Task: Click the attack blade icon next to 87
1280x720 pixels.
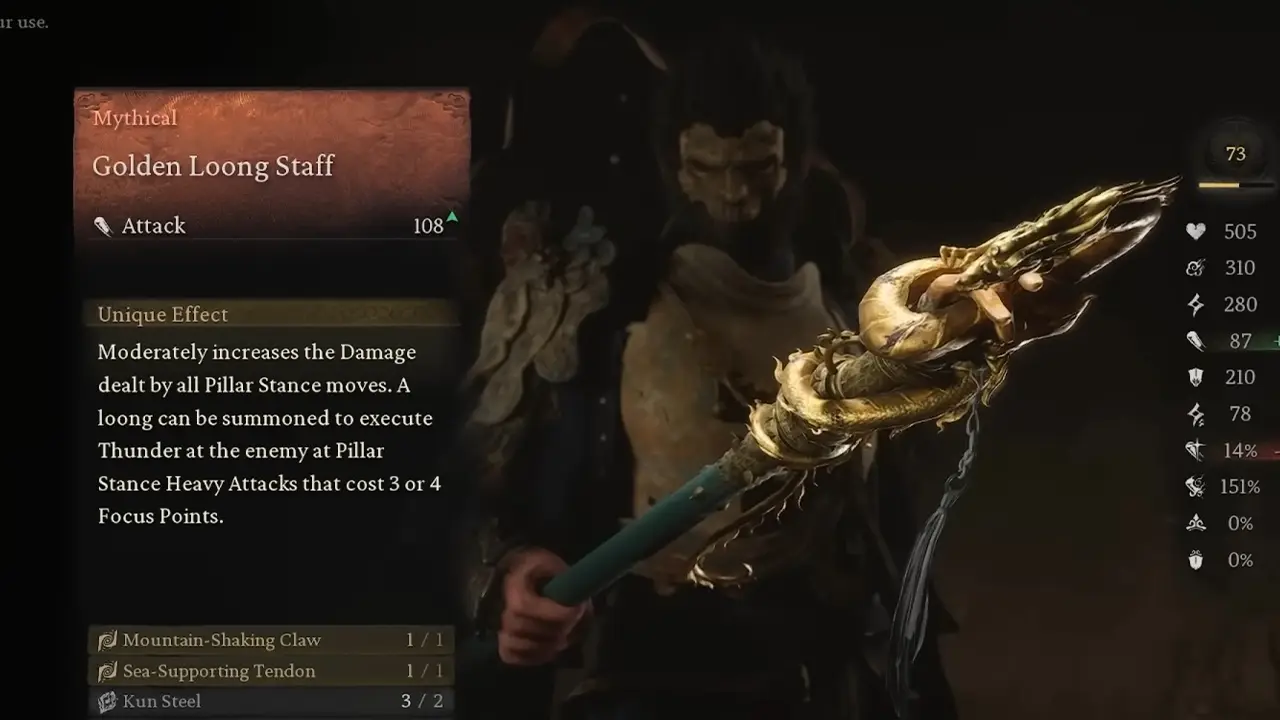Action: tap(1194, 341)
